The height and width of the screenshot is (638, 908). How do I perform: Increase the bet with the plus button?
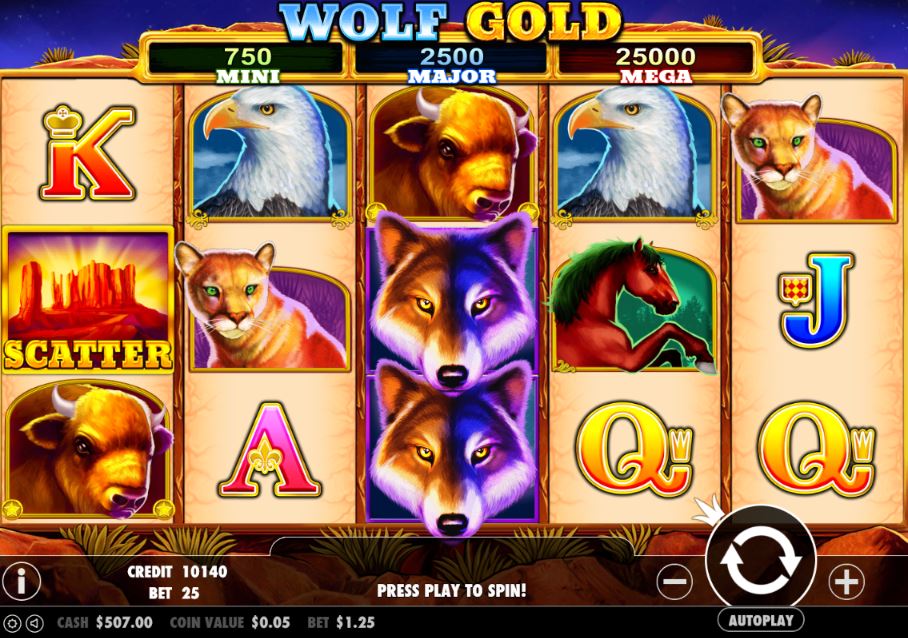846,580
